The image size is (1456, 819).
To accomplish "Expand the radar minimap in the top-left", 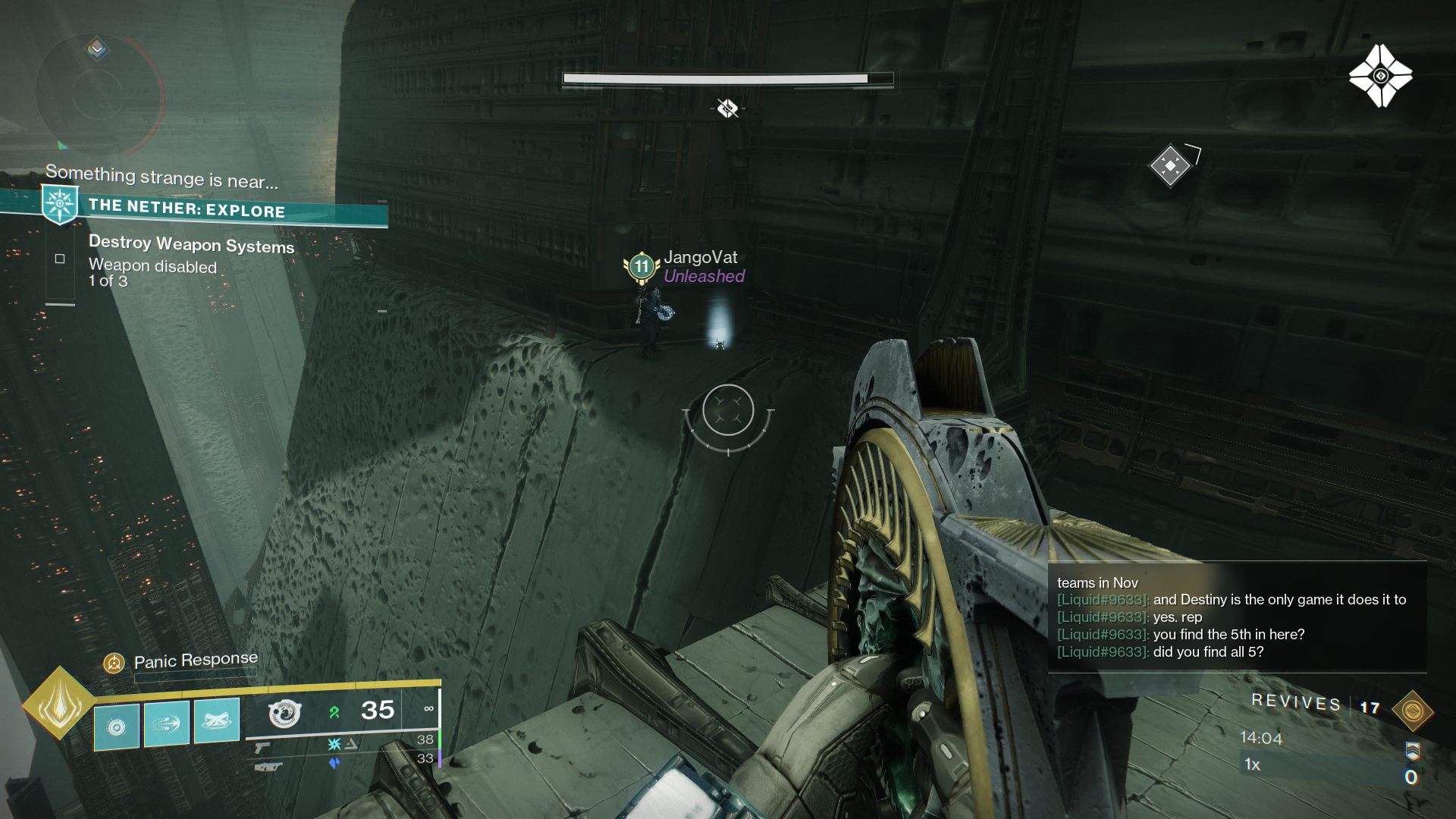I will (97, 95).
